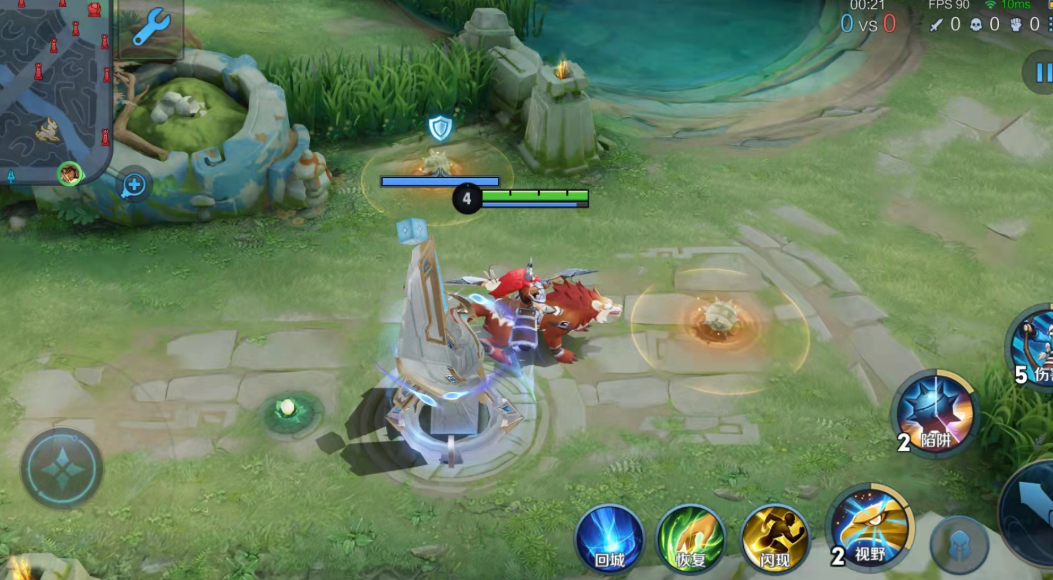Open settings via the blue wrench icon
Screen dimensions: 1053x580
coord(151,28)
